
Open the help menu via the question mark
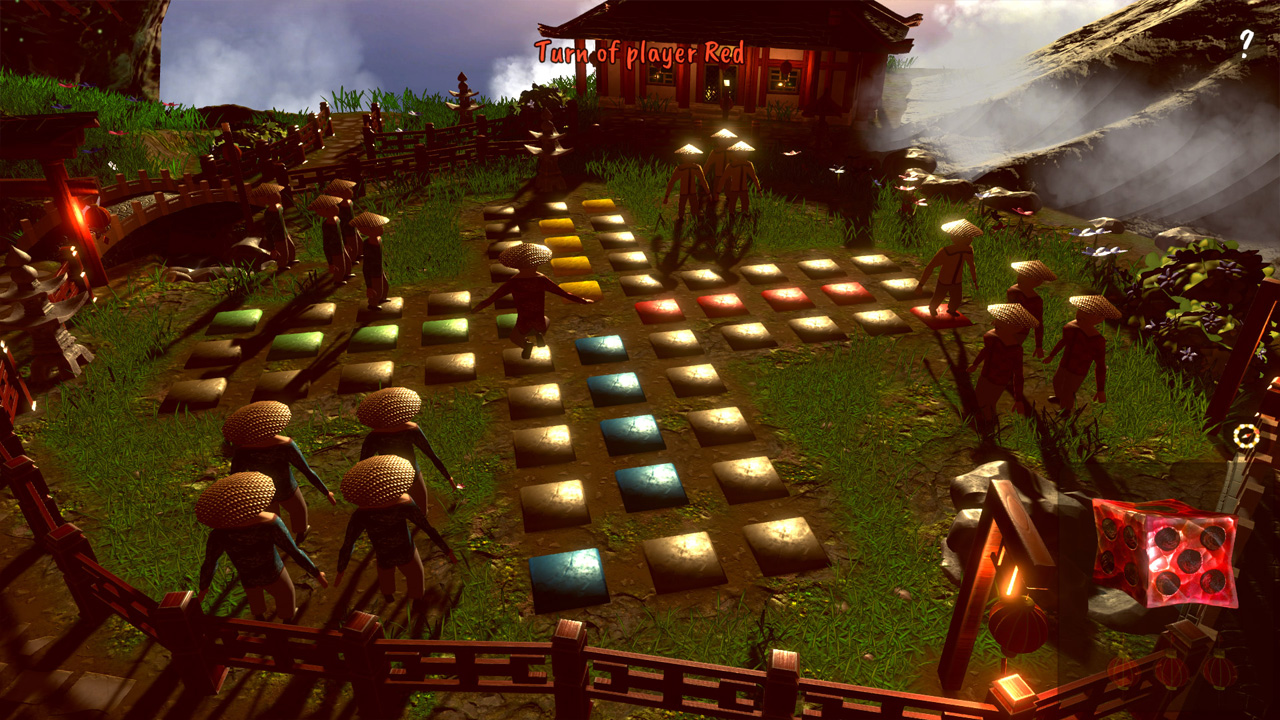click(x=1246, y=42)
